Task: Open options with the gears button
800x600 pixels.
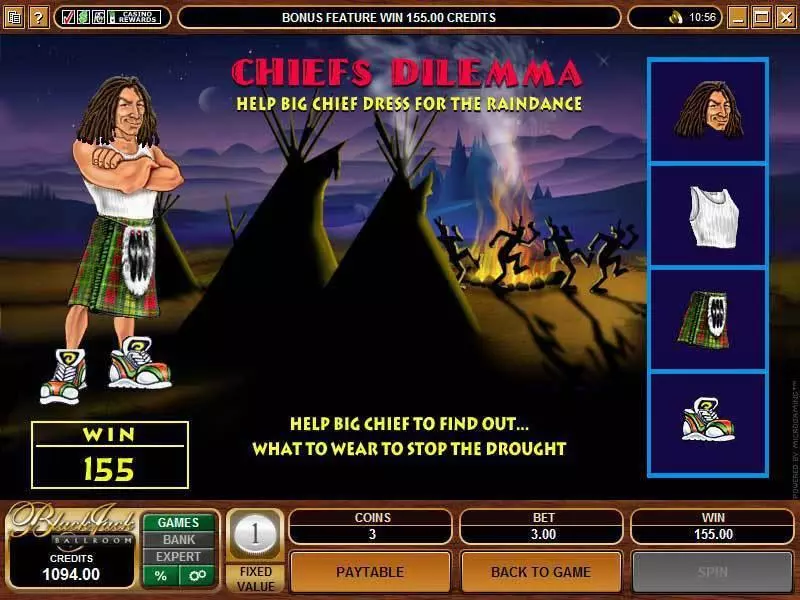Action: 197,575
